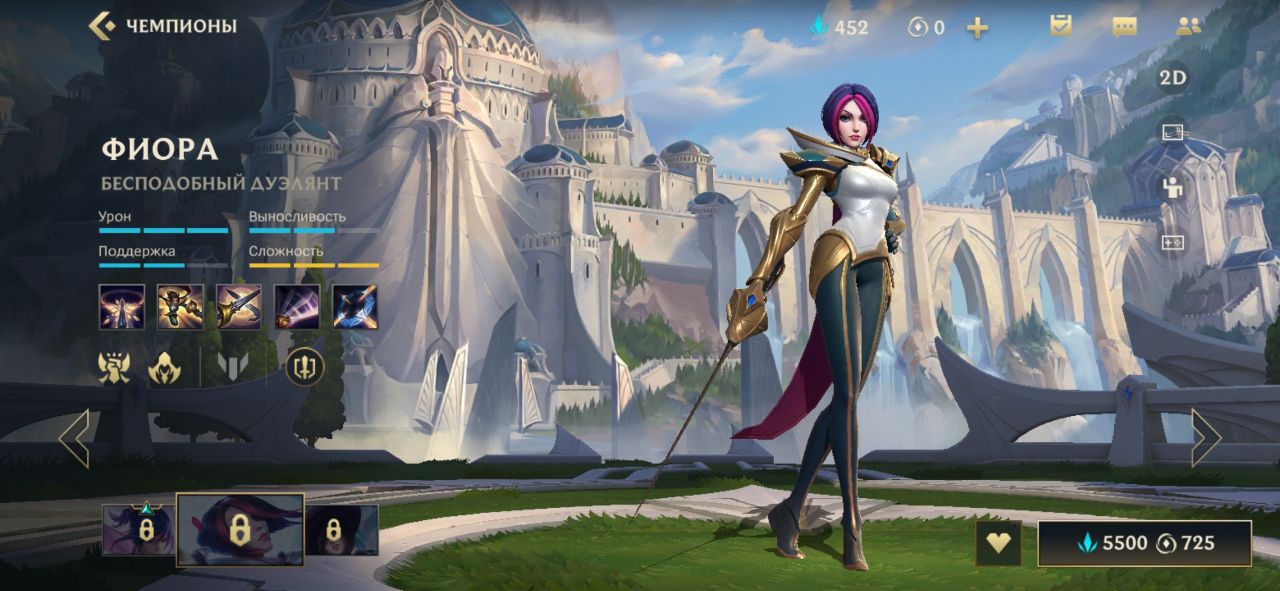The height and width of the screenshot is (591, 1280).
Task: Open the circled sword builds icon
Action: click(x=305, y=367)
